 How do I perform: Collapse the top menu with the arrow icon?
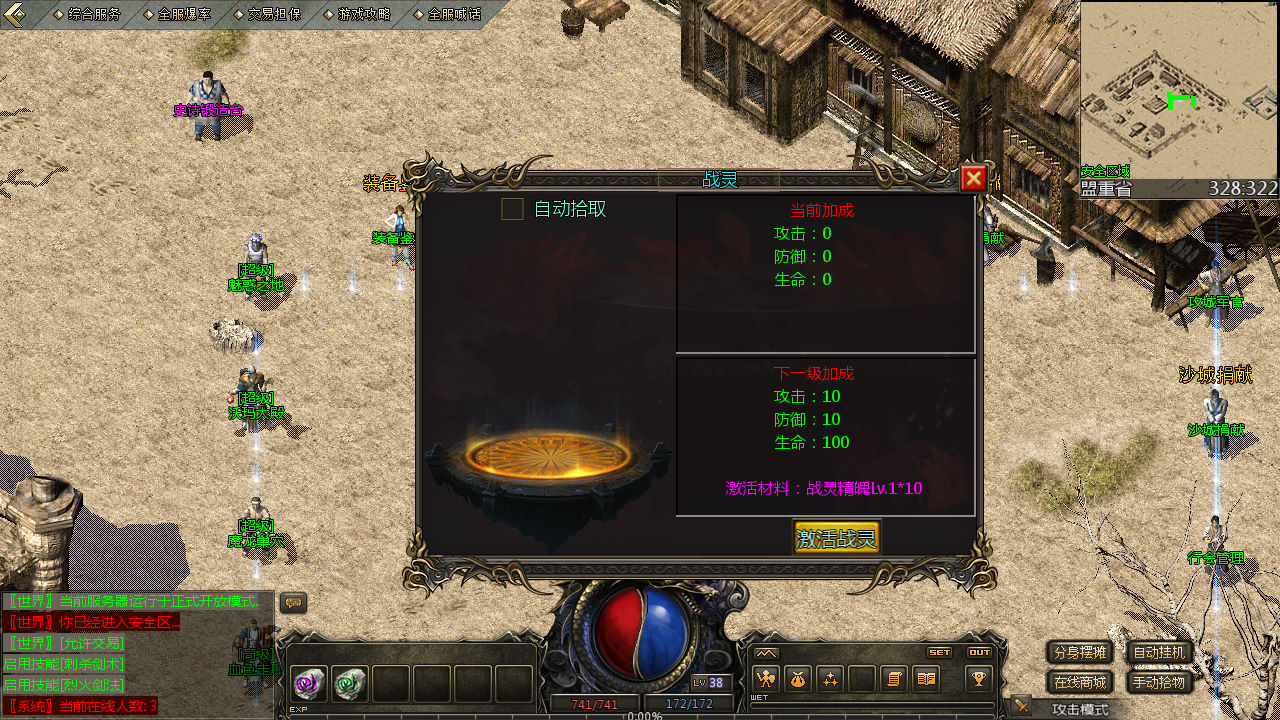14,14
